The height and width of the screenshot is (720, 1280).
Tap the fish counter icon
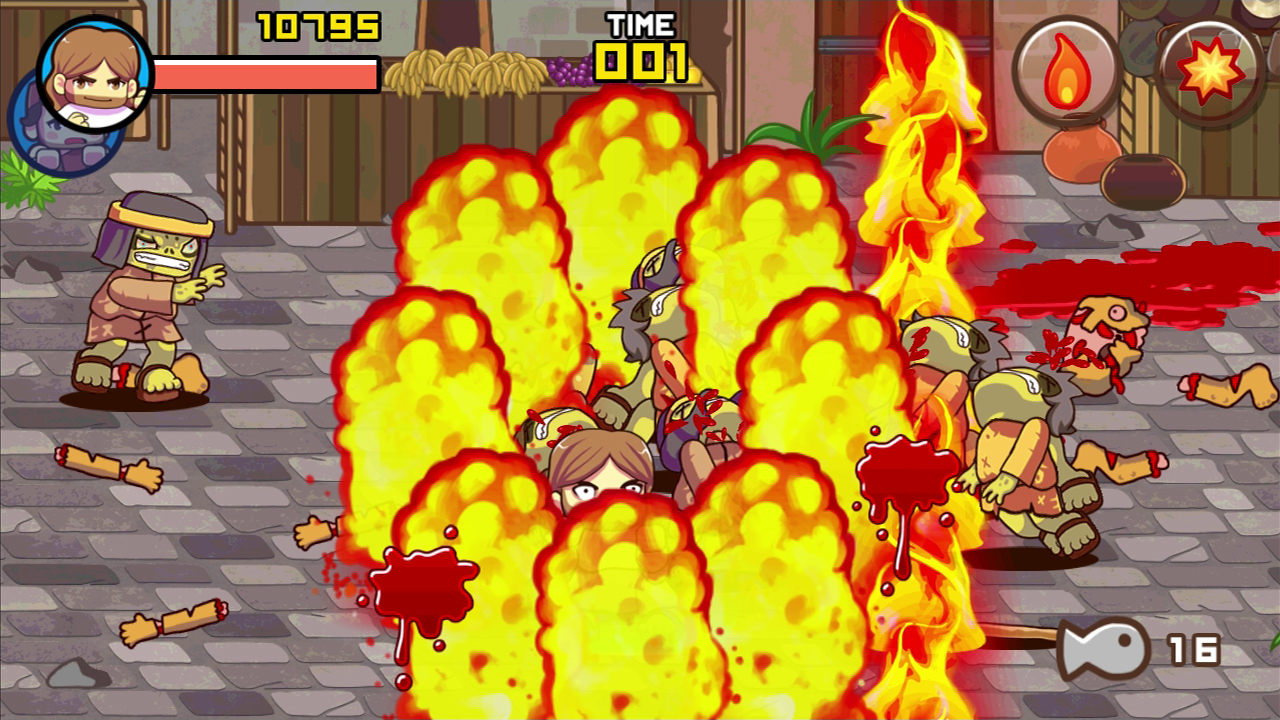point(1105,650)
